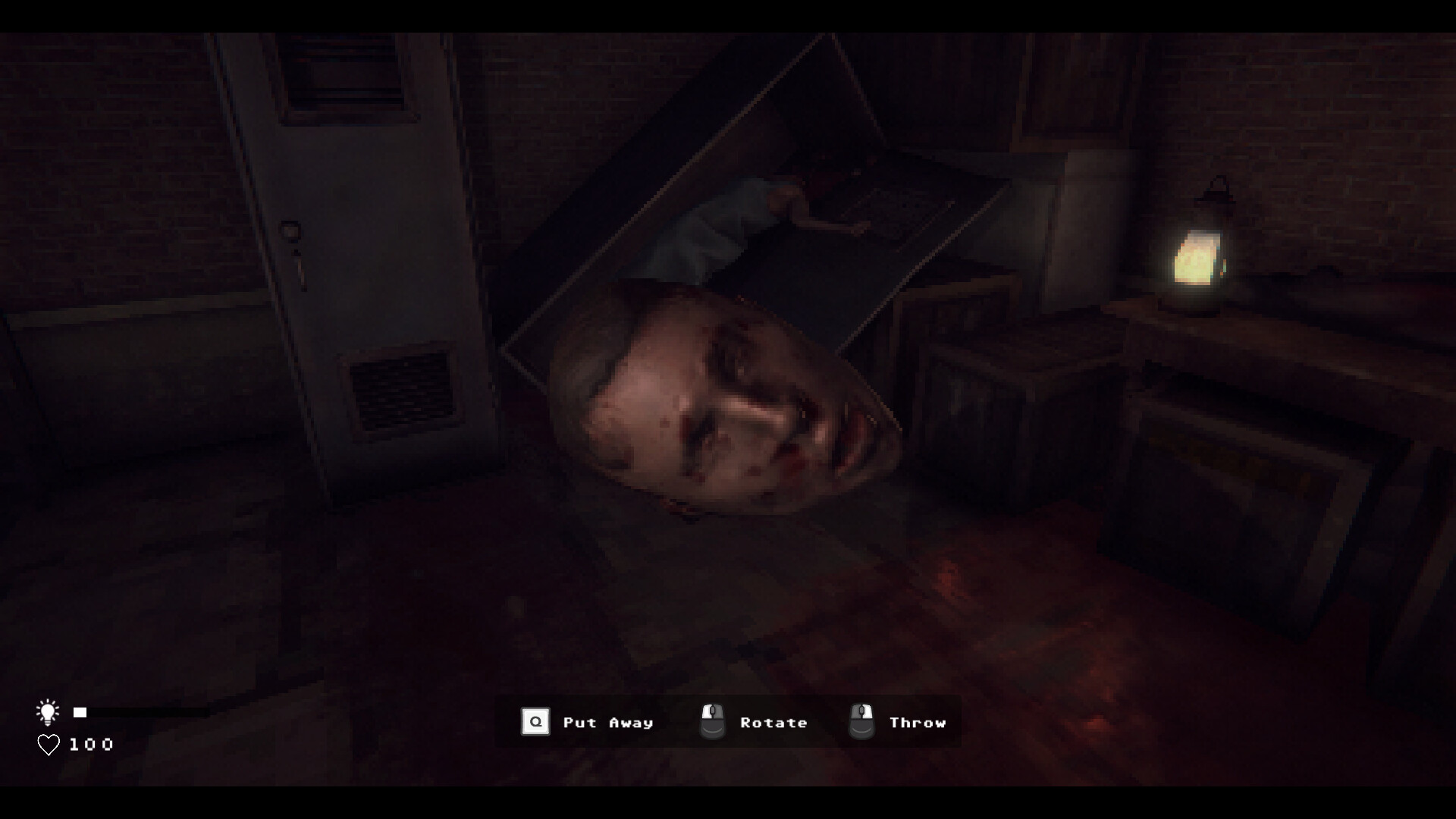Viewport: 1456px width, 819px height.
Task: Toggle the Put Away action prompt
Action: tap(588, 722)
